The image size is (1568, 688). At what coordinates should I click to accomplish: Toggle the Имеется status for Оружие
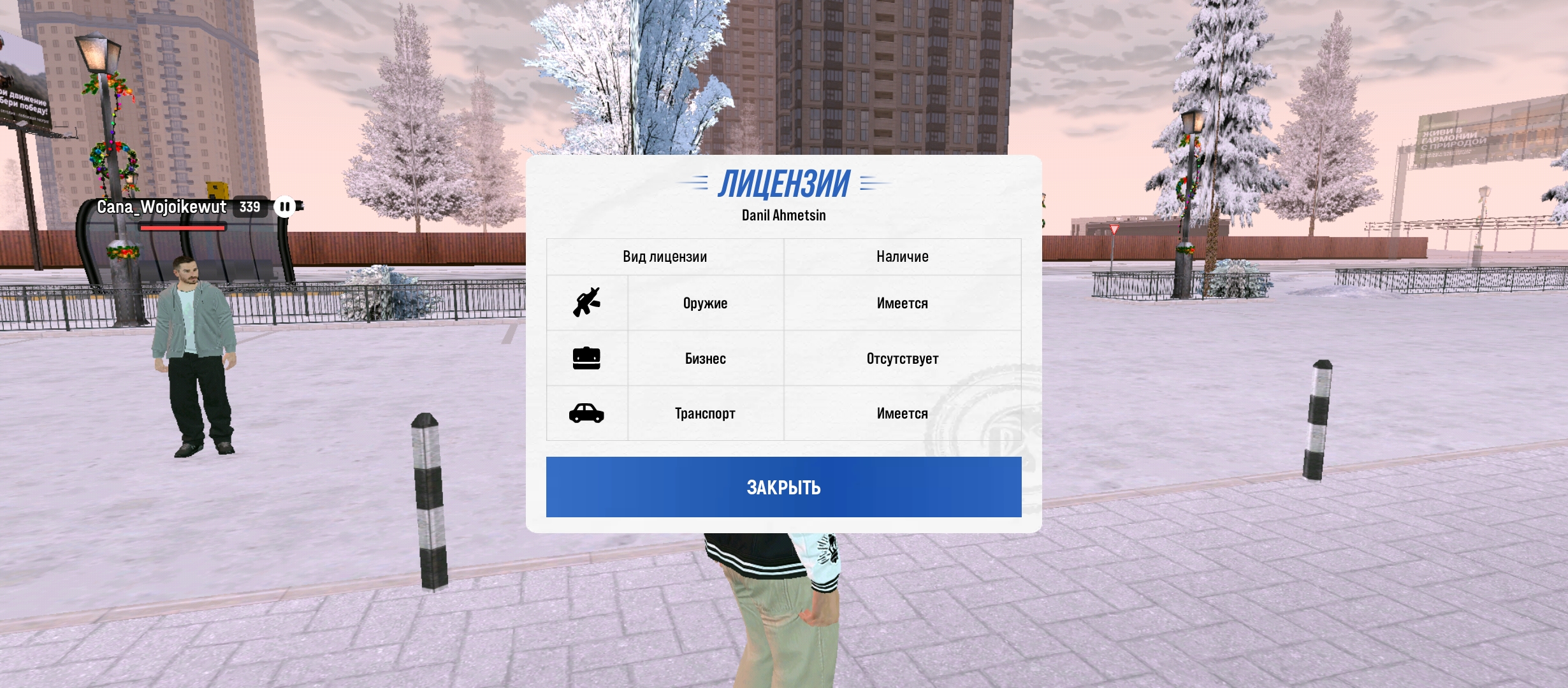coord(902,303)
